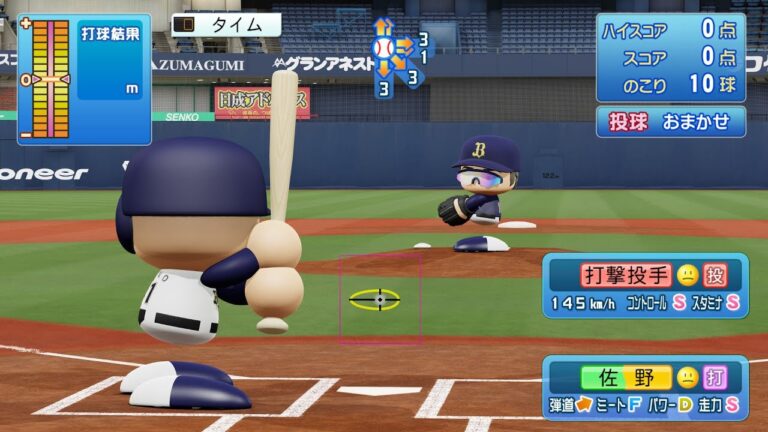Select the 投球 おまかせ pitching setting

[671, 122]
